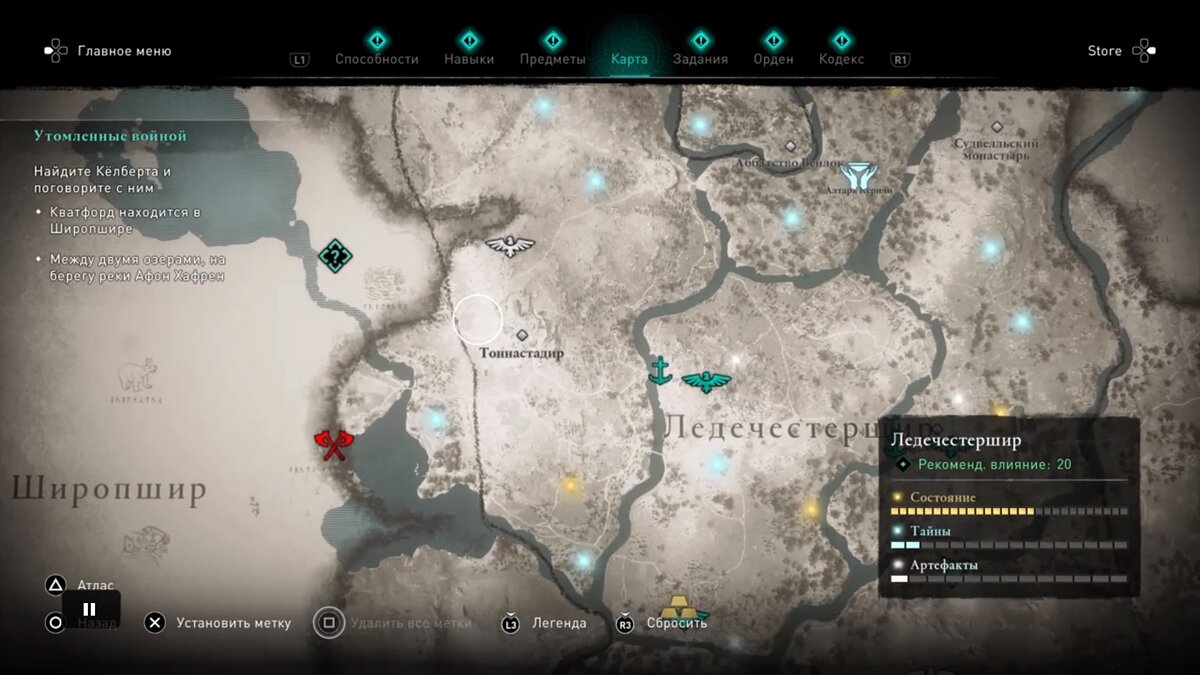This screenshot has height=675, width=1200.
Task: Click the Алтарь Керена marker
Action: pyautogui.click(x=858, y=176)
